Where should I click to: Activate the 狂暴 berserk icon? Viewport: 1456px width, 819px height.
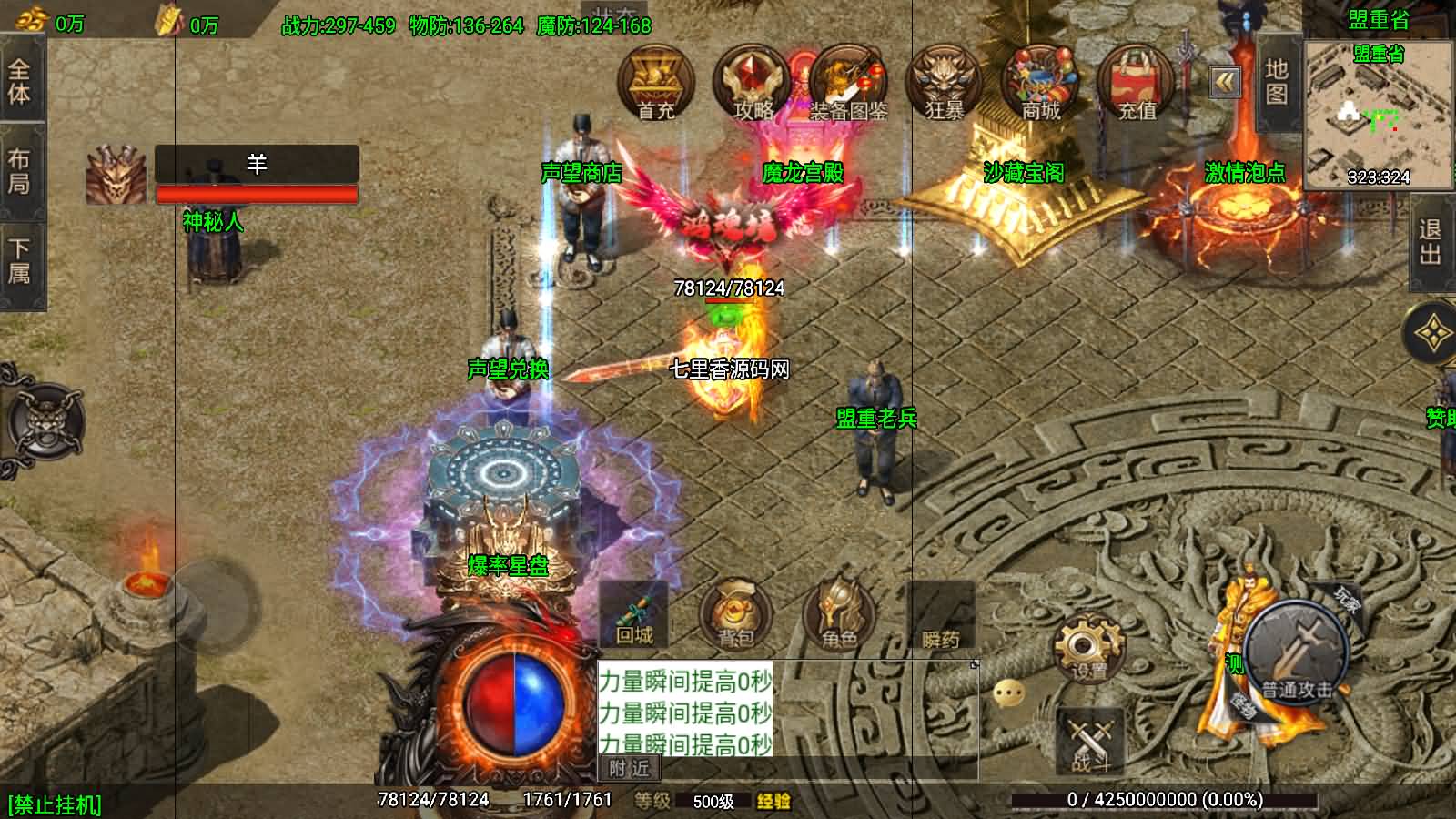[x=945, y=84]
